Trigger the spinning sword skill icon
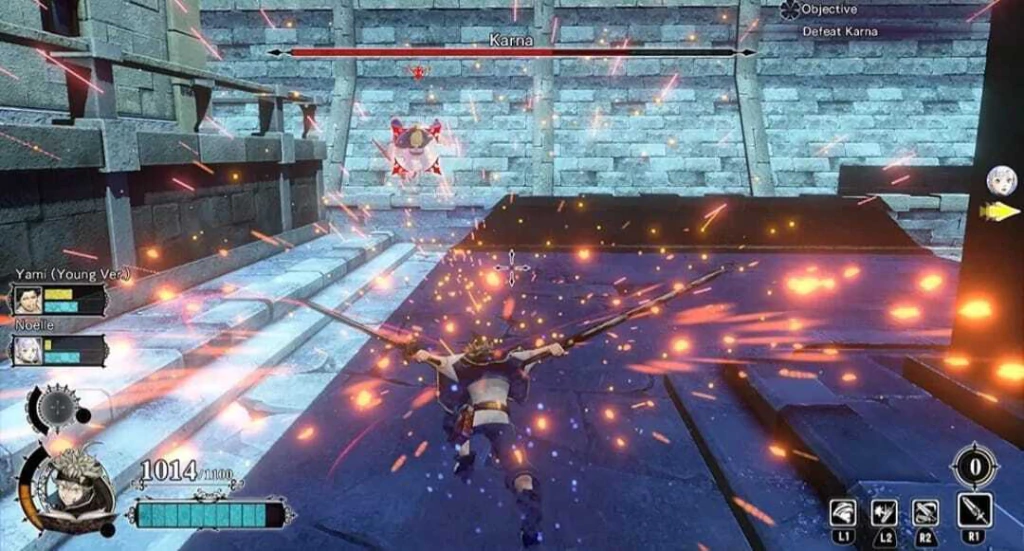Screen dimensions: 1024x551 (926, 512)
